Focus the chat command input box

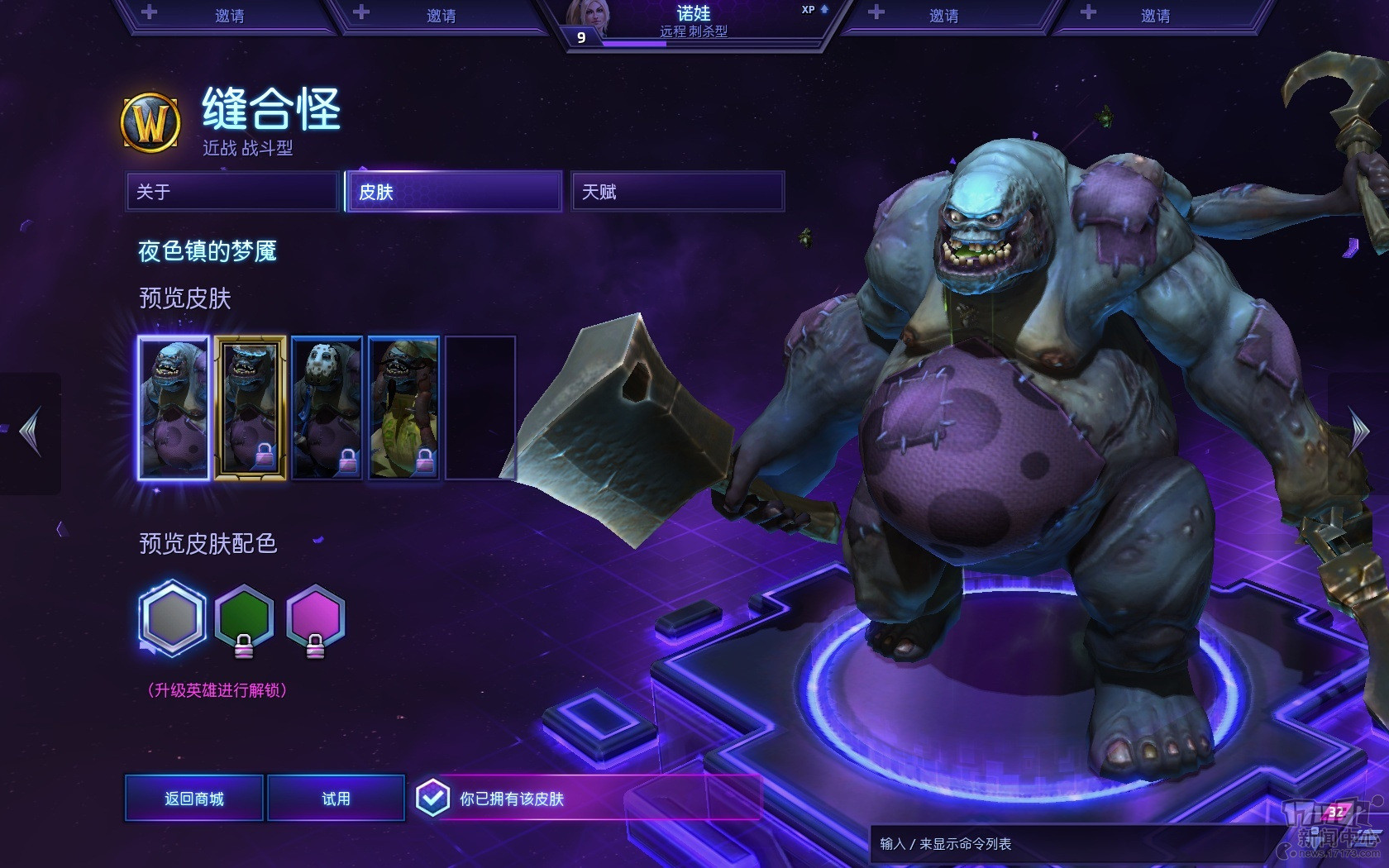(x=1067, y=844)
